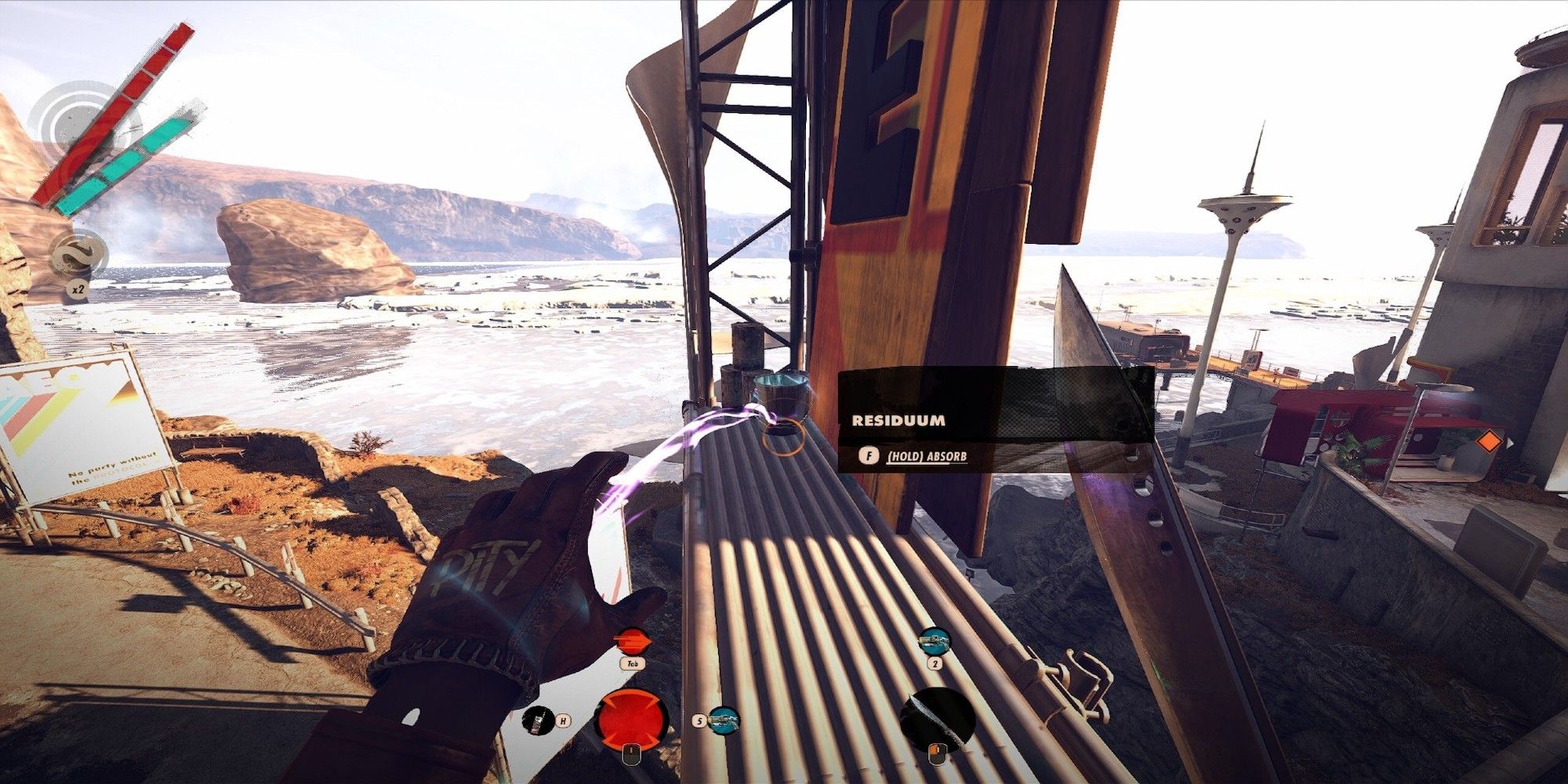This screenshot has width=1568, height=784.
Task: Click the pistol icon in weapon slot 2
Action: [x=933, y=640]
